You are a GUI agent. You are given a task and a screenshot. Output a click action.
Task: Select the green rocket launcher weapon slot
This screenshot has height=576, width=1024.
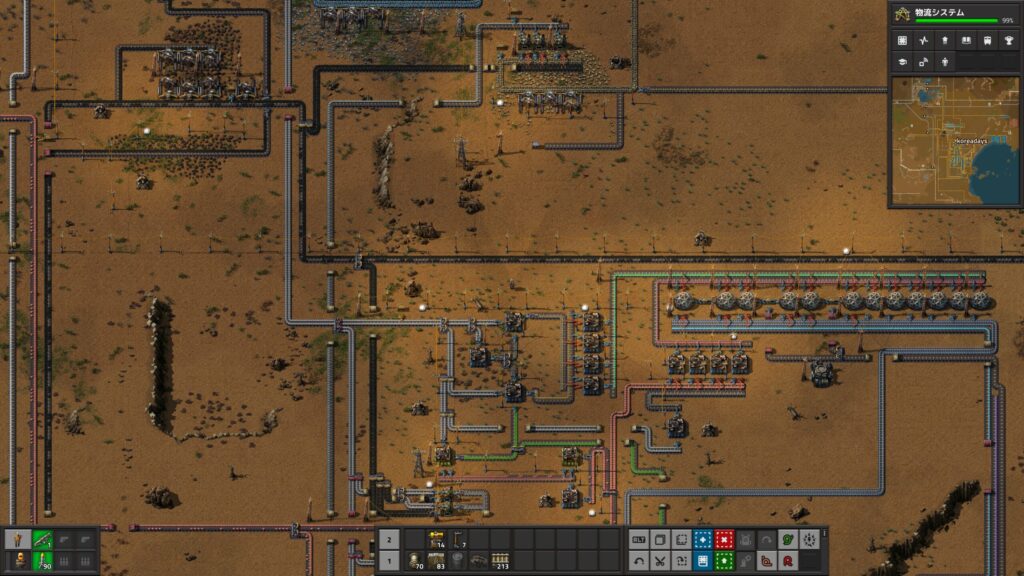43,539
